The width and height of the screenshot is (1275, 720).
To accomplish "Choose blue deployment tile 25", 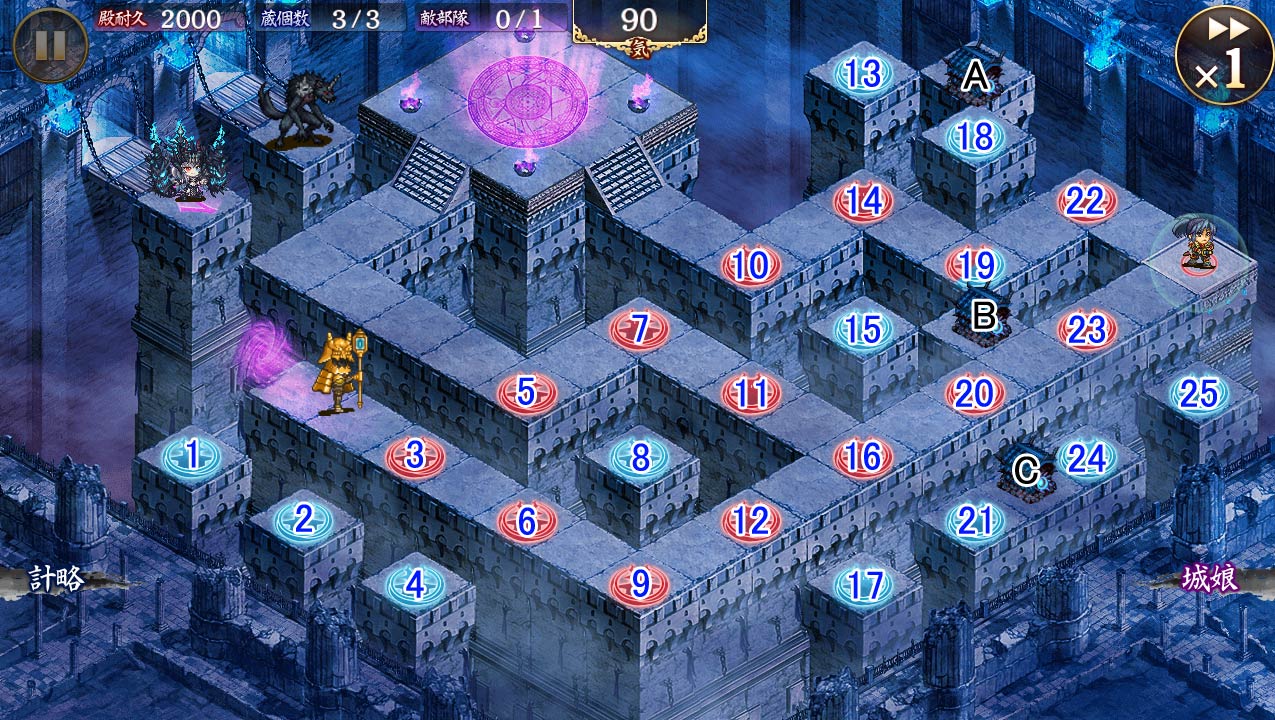I will click(x=1198, y=394).
